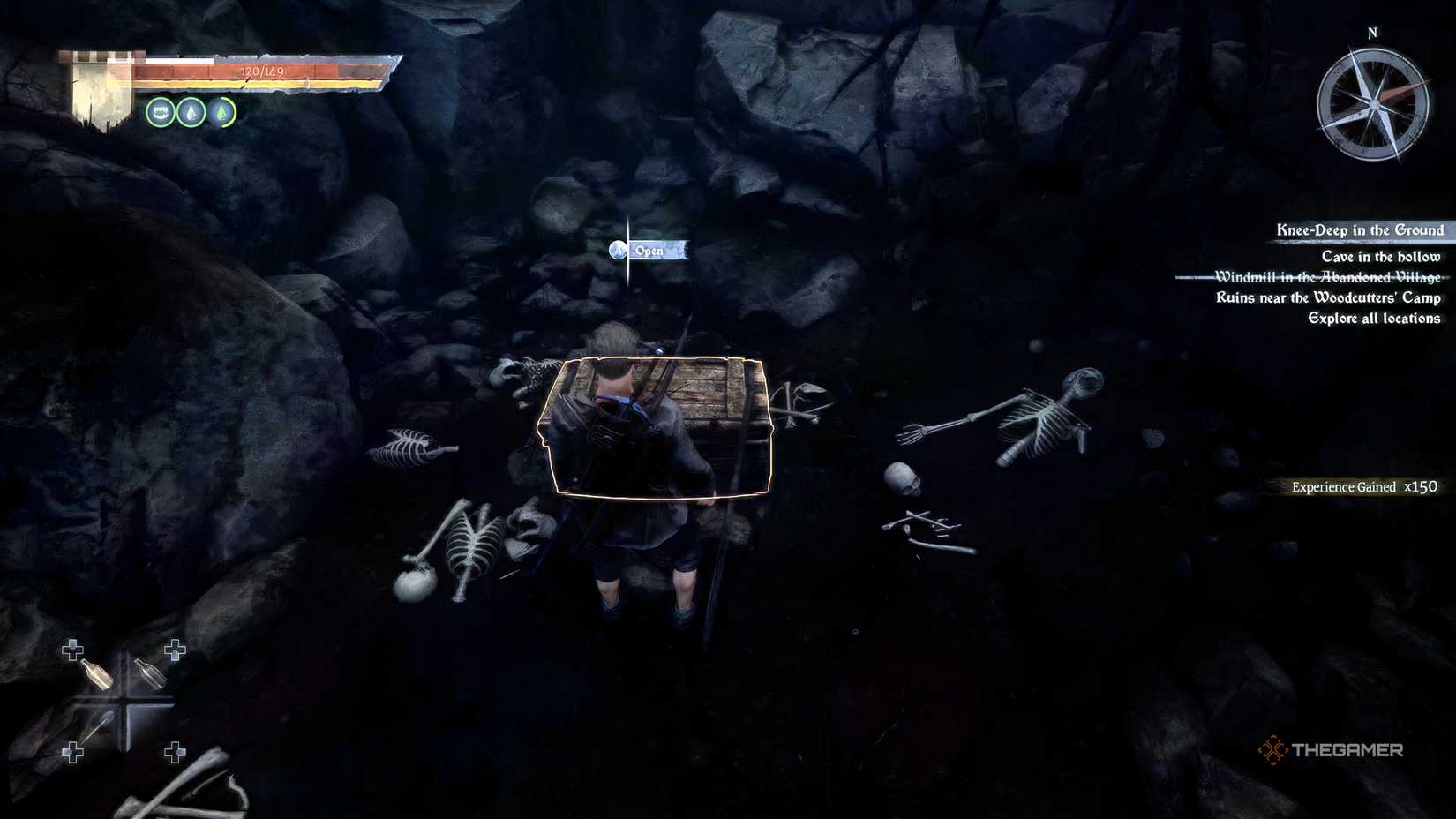This screenshot has width=1456, height=819.
Task: Click the 120/149 health bar
Action: (x=261, y=72)
